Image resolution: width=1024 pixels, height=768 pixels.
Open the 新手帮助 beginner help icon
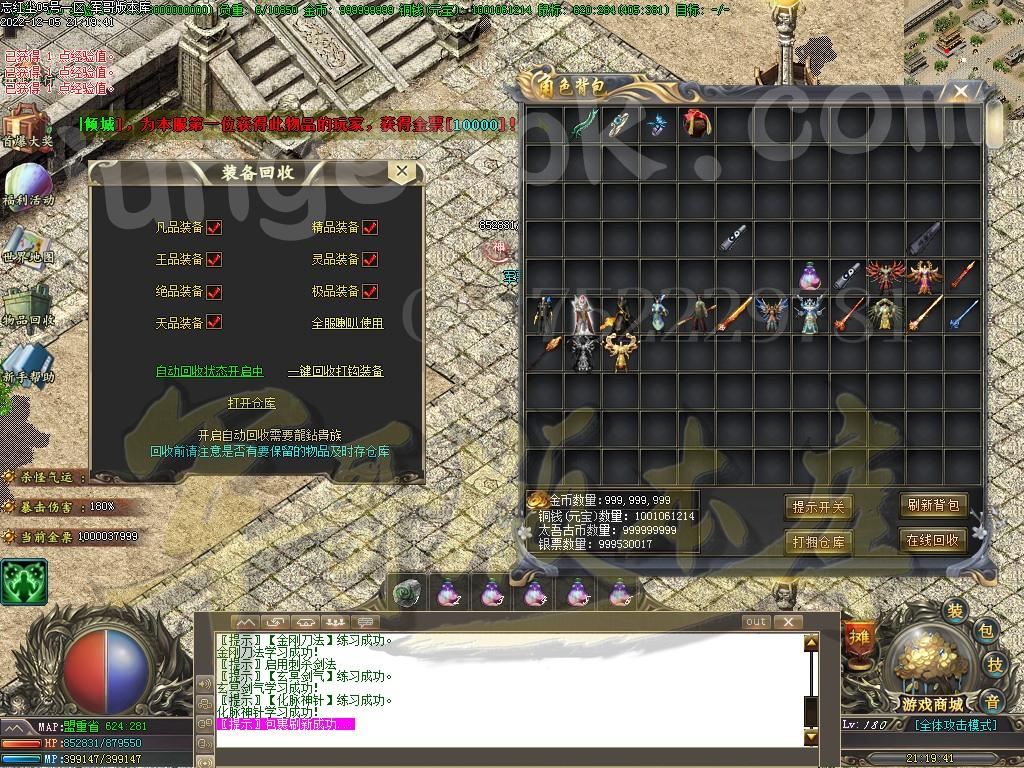tap(27, 362)
